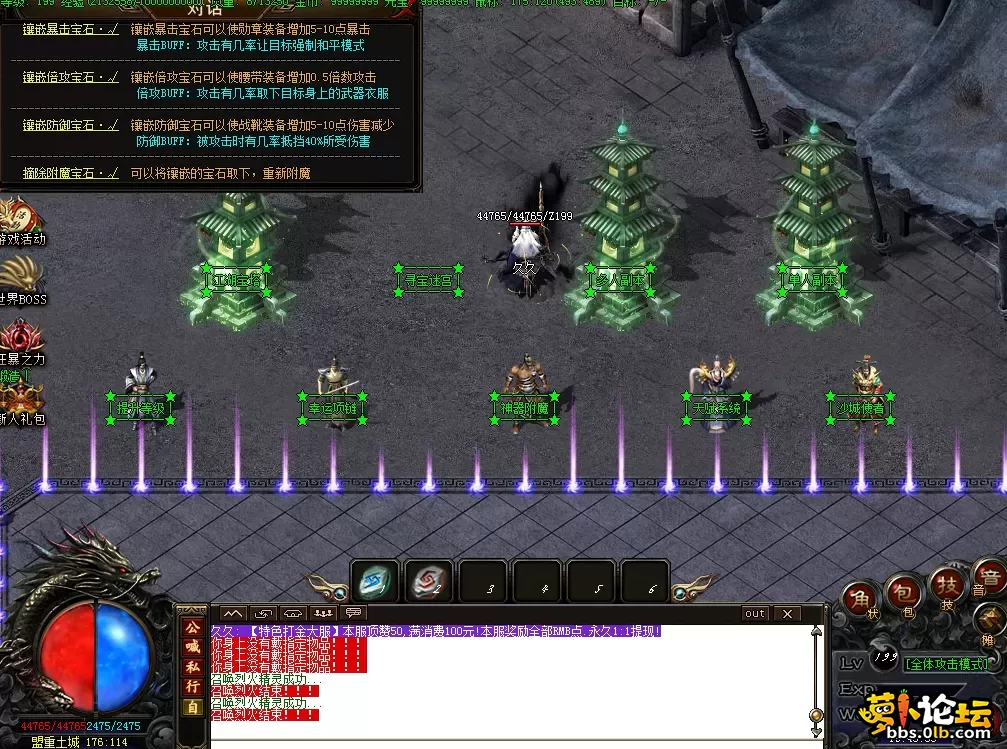Open the skills (技) button
The image size is (1007, 749).
(946, 582)
